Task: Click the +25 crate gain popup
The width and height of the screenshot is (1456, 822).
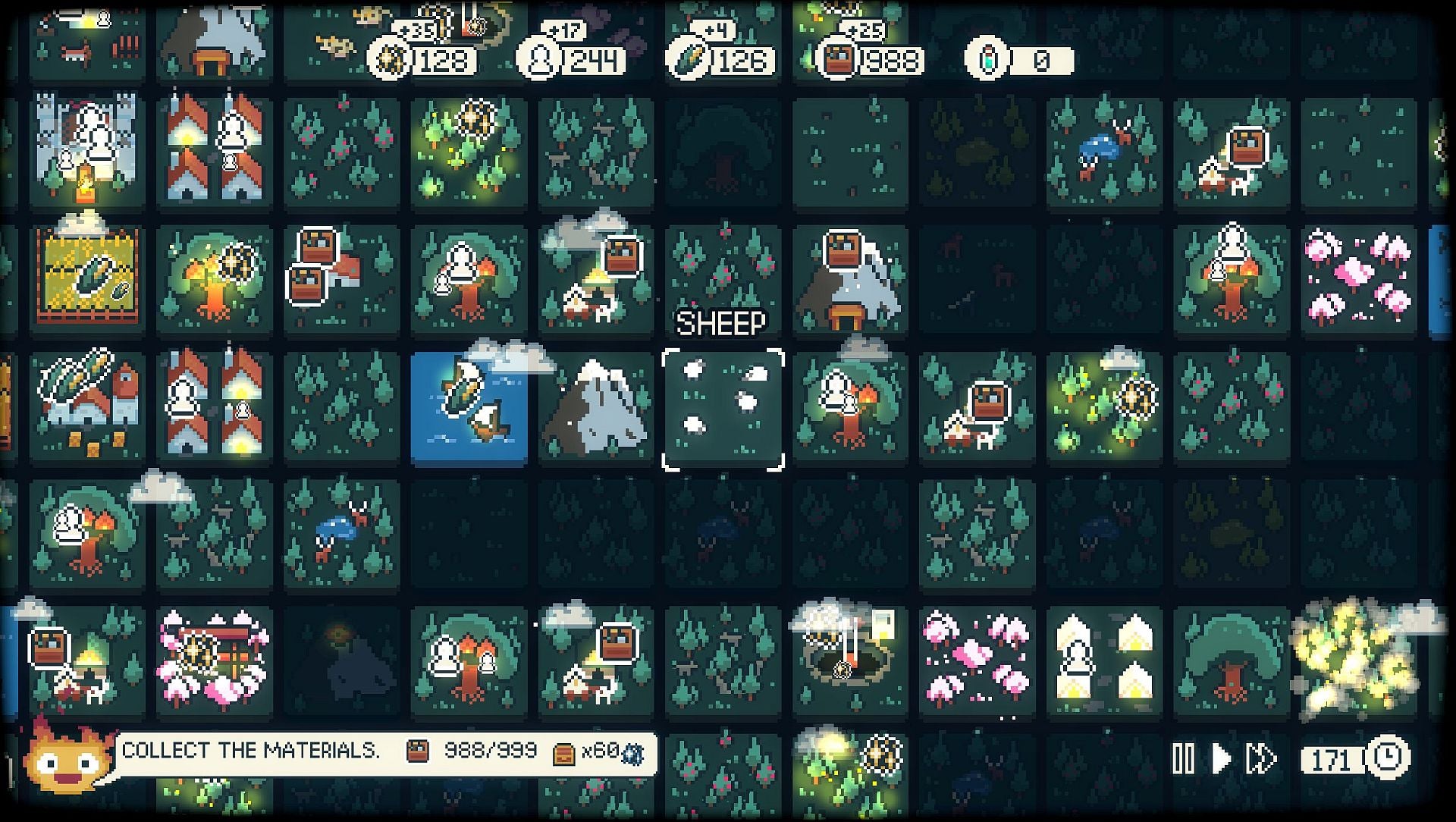Action: click(x=861, y=29)
